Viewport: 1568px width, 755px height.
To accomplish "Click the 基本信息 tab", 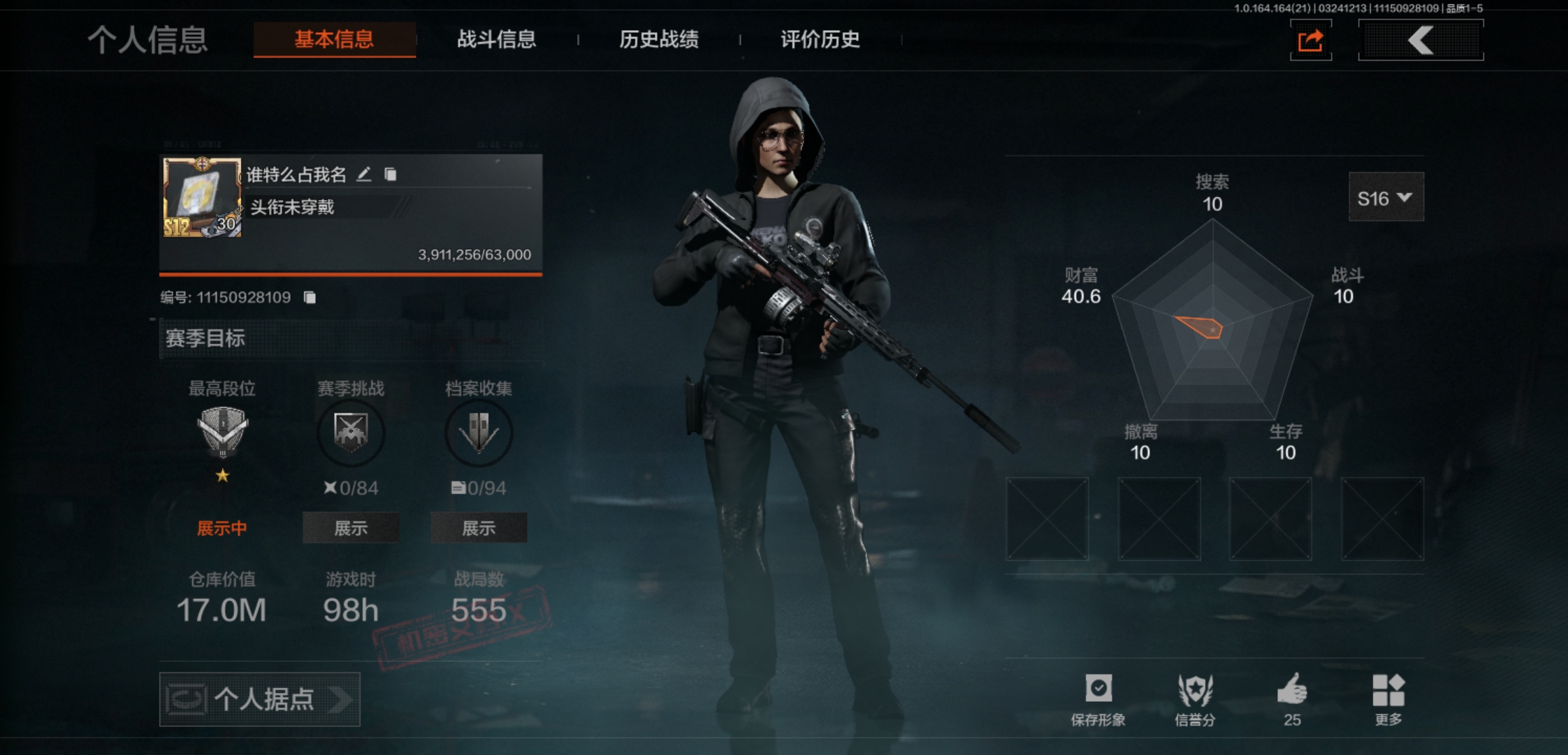I will (334, 39).
